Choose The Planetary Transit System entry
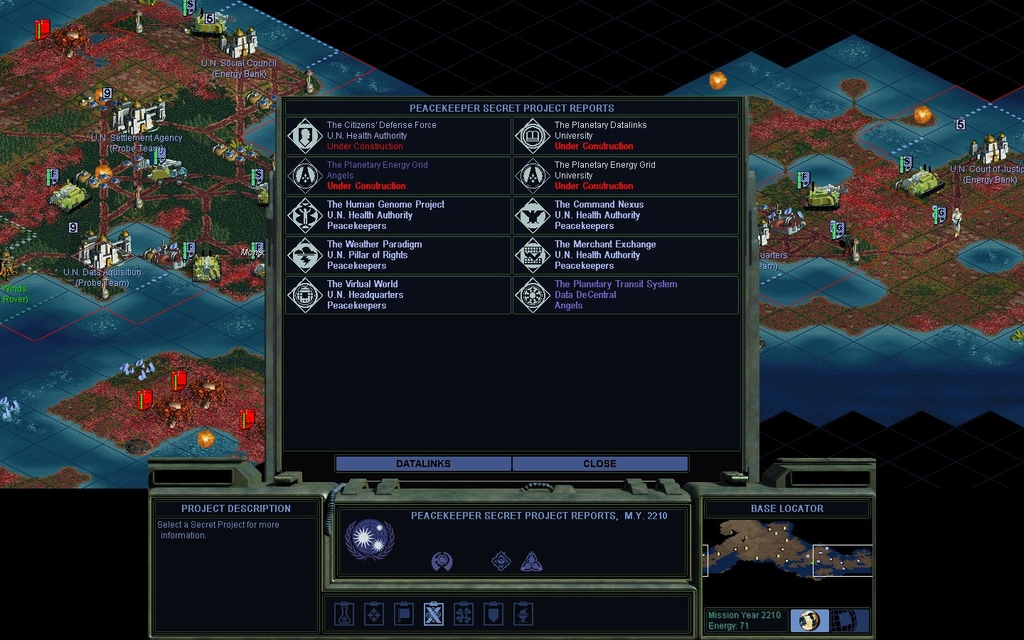1024x640 pixels. pos(626,295)
